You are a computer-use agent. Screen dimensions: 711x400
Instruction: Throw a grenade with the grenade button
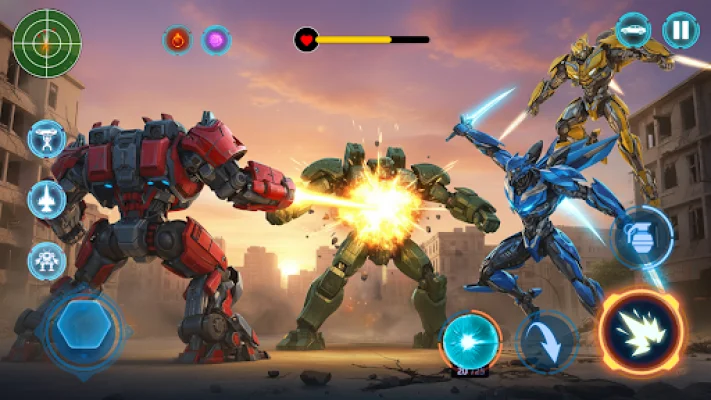pyautogui.click(x=641, y=237)
